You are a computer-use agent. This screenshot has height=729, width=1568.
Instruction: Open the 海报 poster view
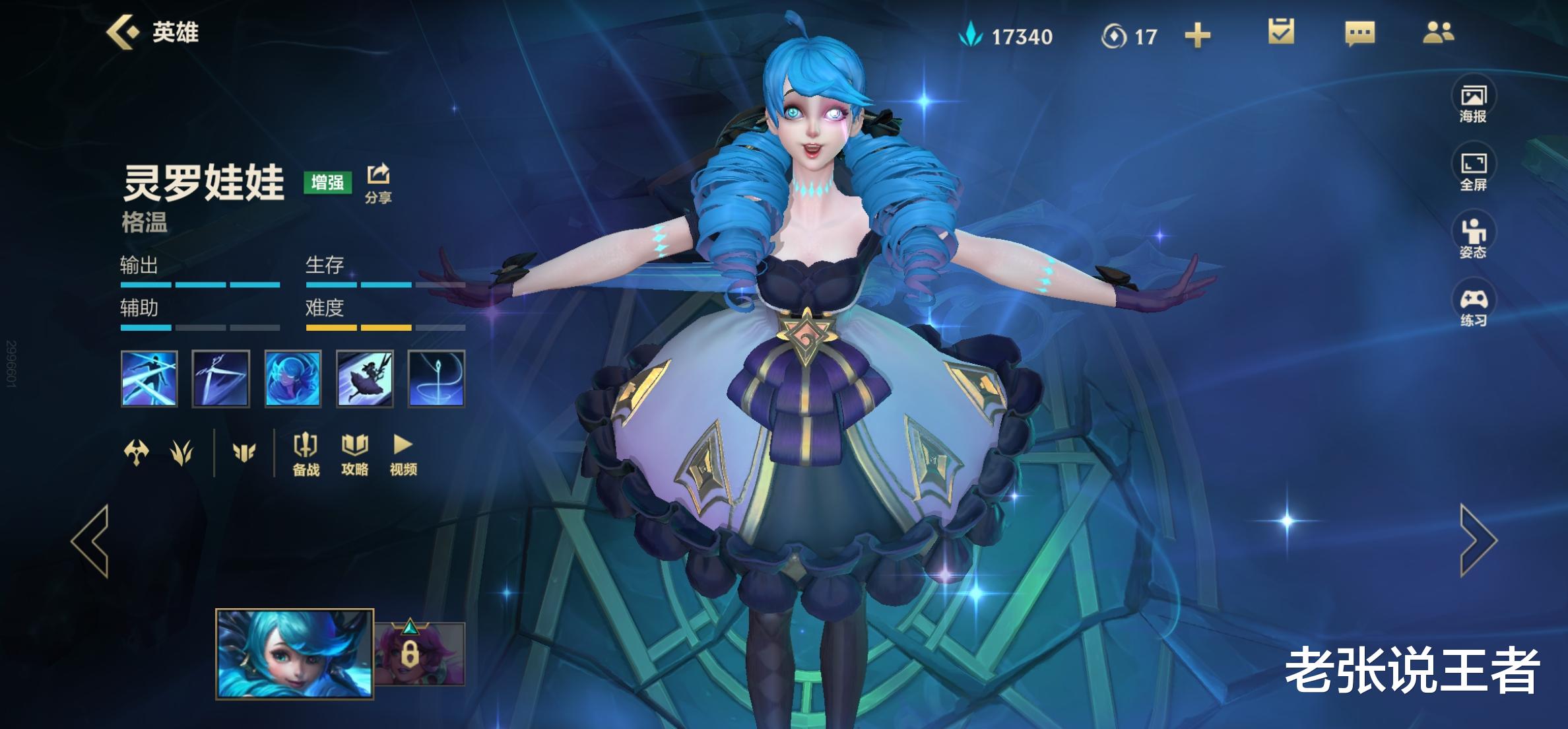point(1473,104)
